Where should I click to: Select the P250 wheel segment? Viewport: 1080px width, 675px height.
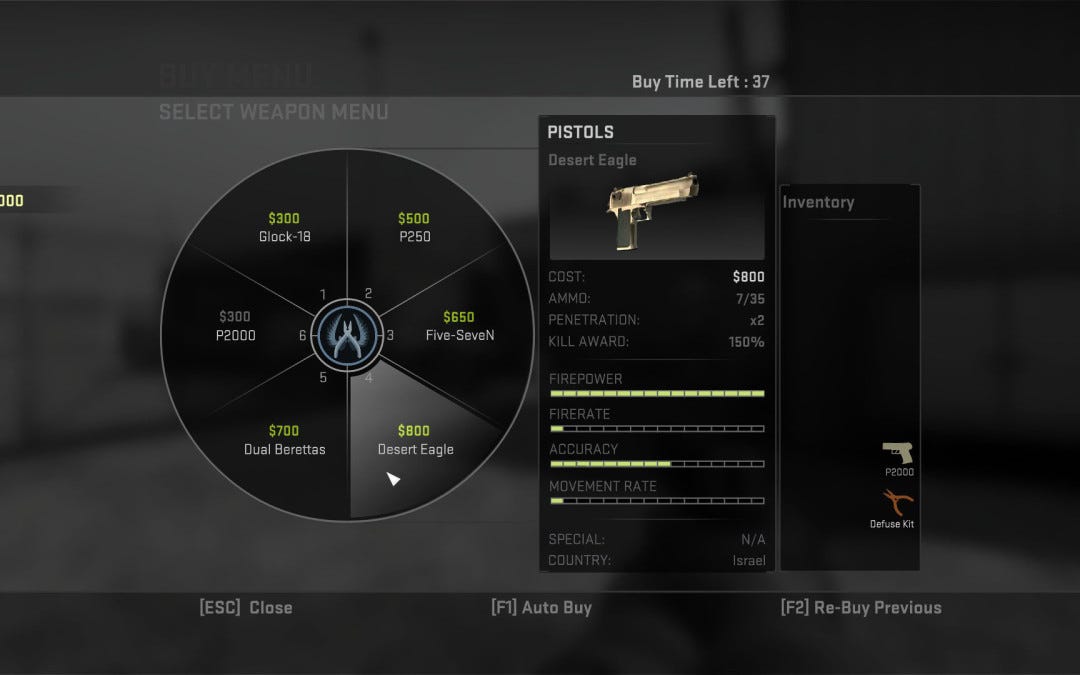414,228
